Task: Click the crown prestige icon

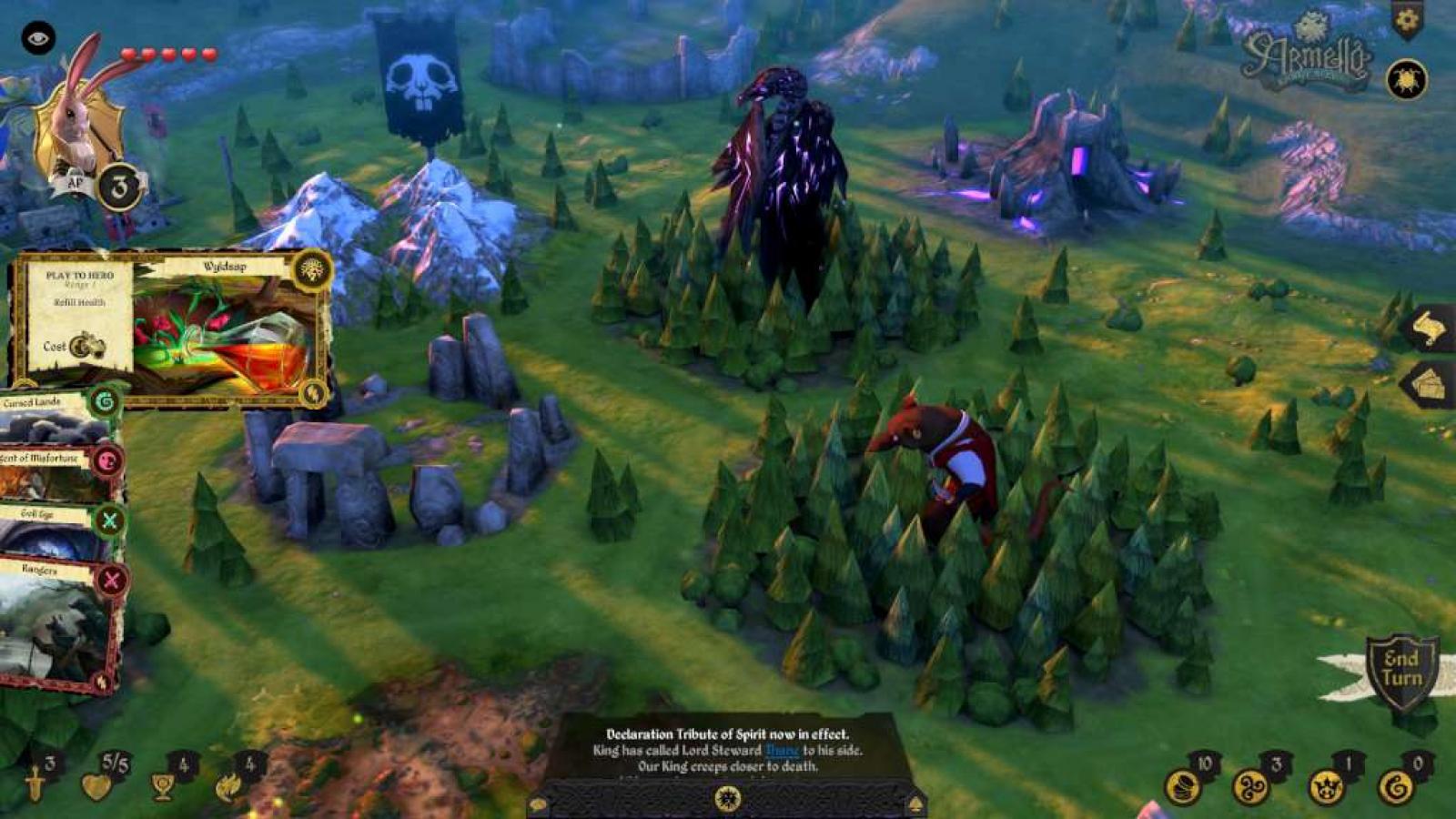Action: [1326, 786]
